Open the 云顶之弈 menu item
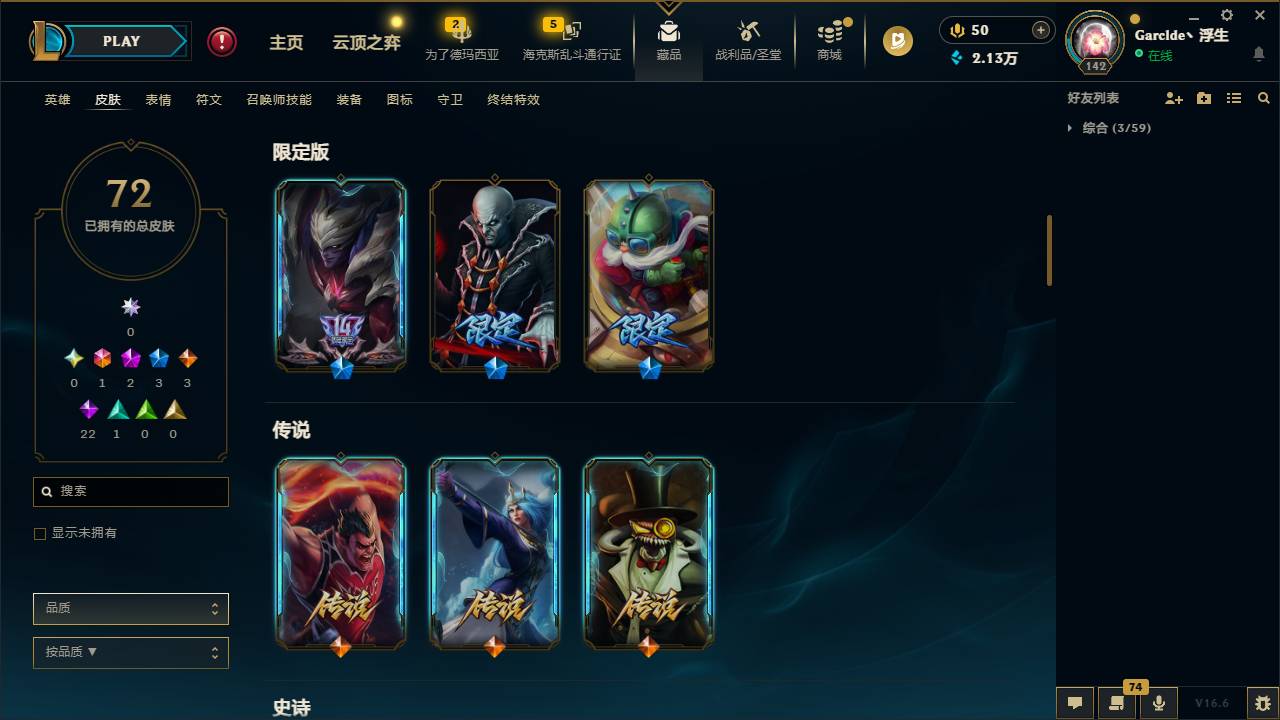This screenshot has width=1280, height=720. 366,42
